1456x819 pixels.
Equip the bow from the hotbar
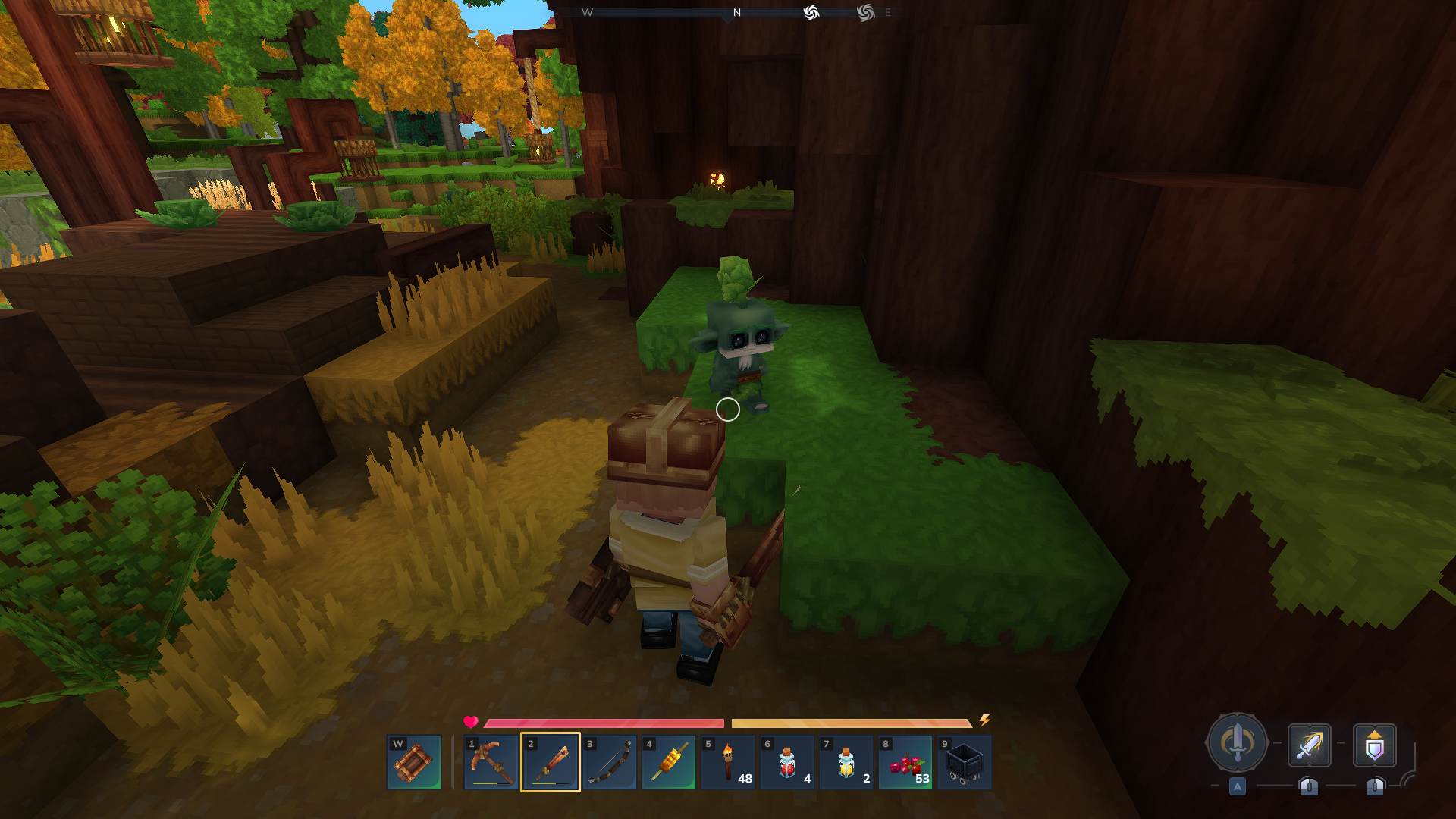click(610, 761)
